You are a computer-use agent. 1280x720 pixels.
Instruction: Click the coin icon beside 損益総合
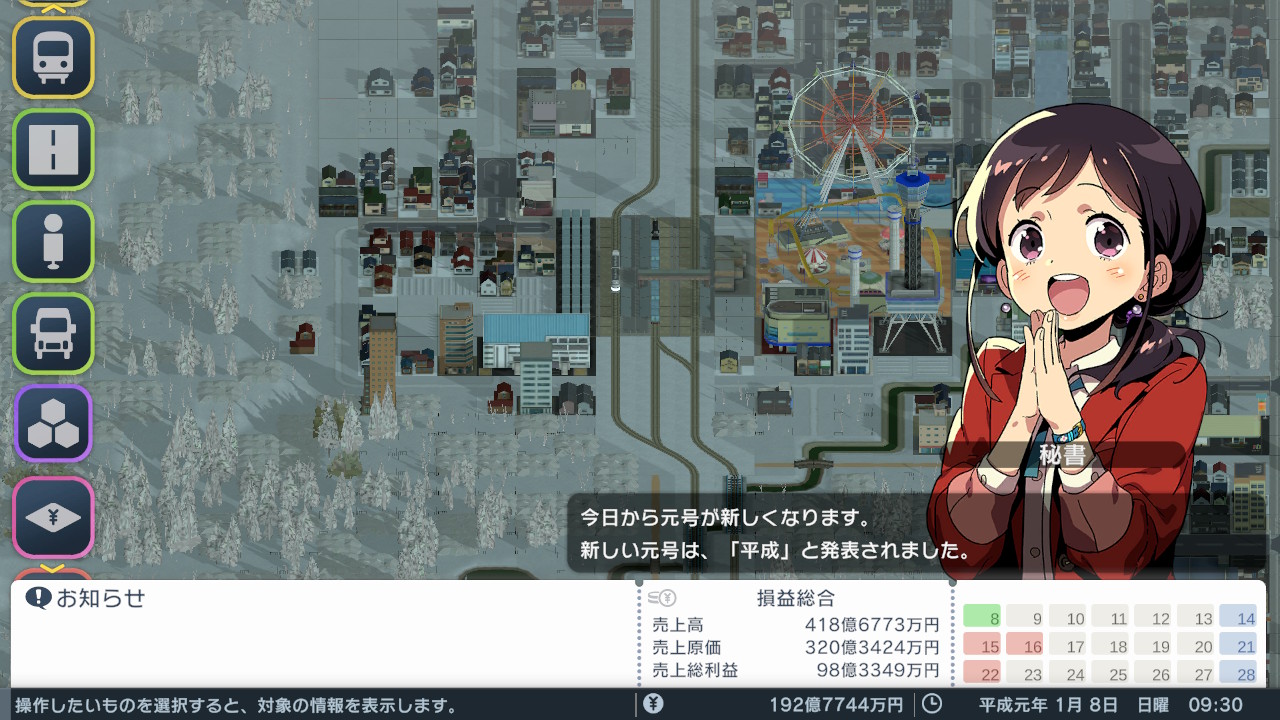[x=662, y=600]
